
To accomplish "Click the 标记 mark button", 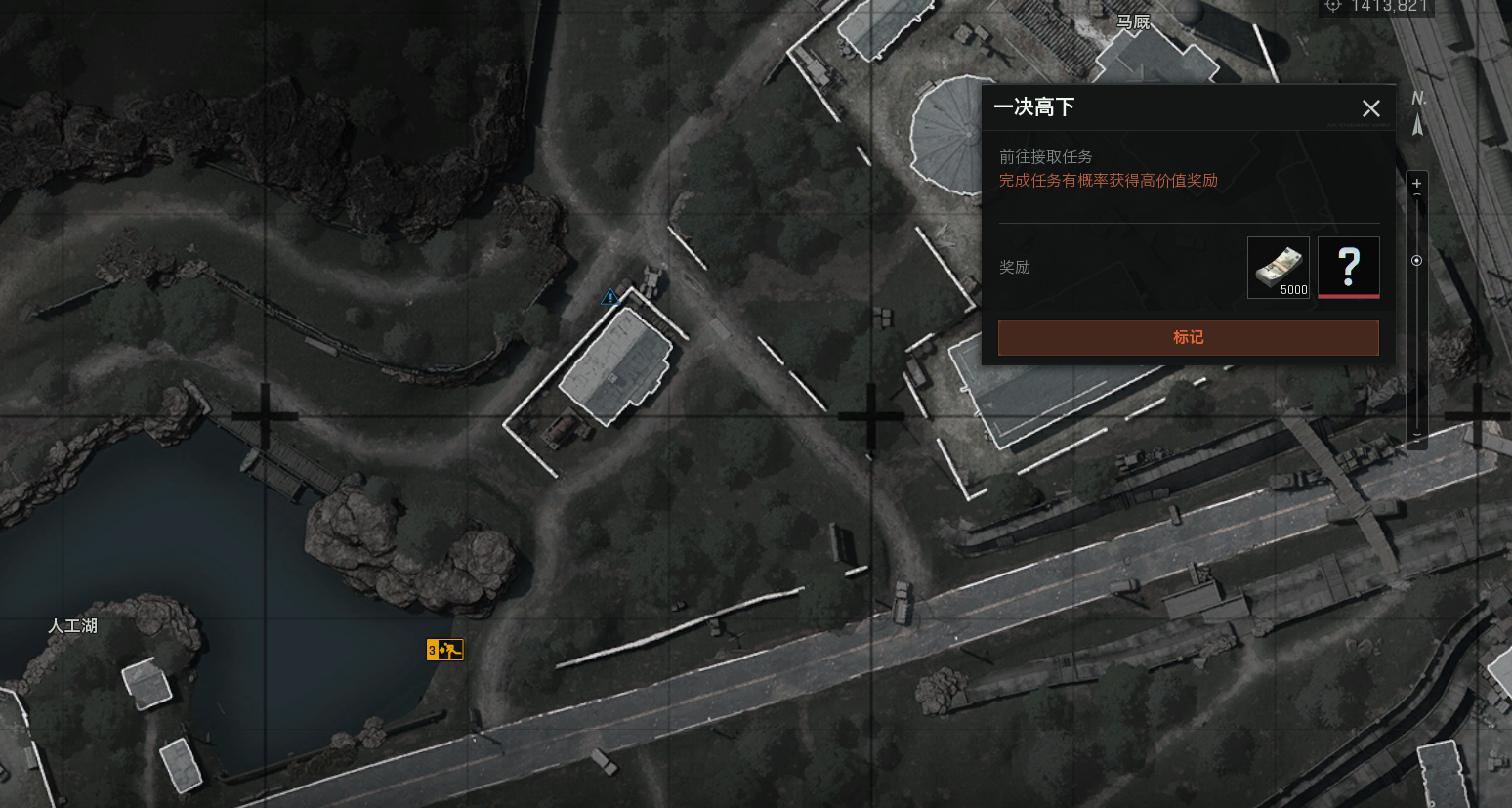I will click(x=1188, y=337).
